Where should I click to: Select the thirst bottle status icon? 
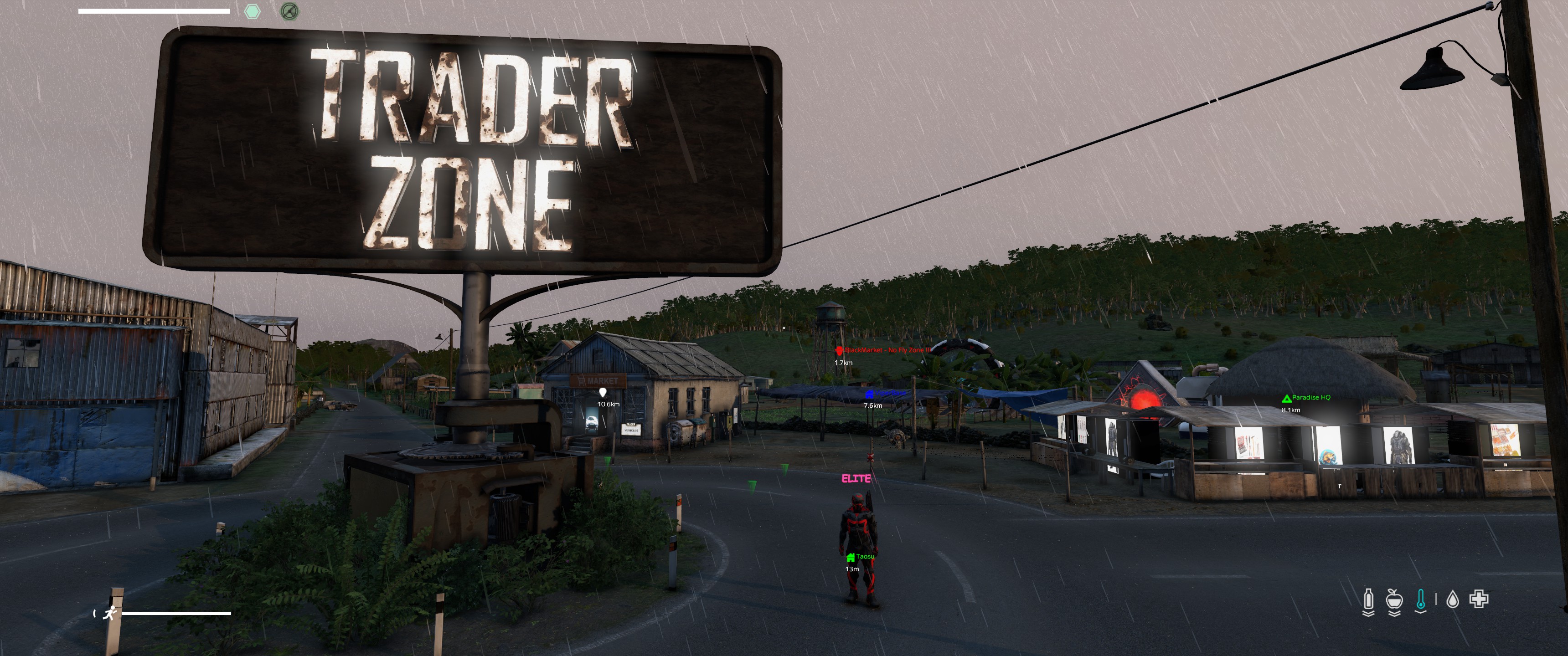[1368, 600]
